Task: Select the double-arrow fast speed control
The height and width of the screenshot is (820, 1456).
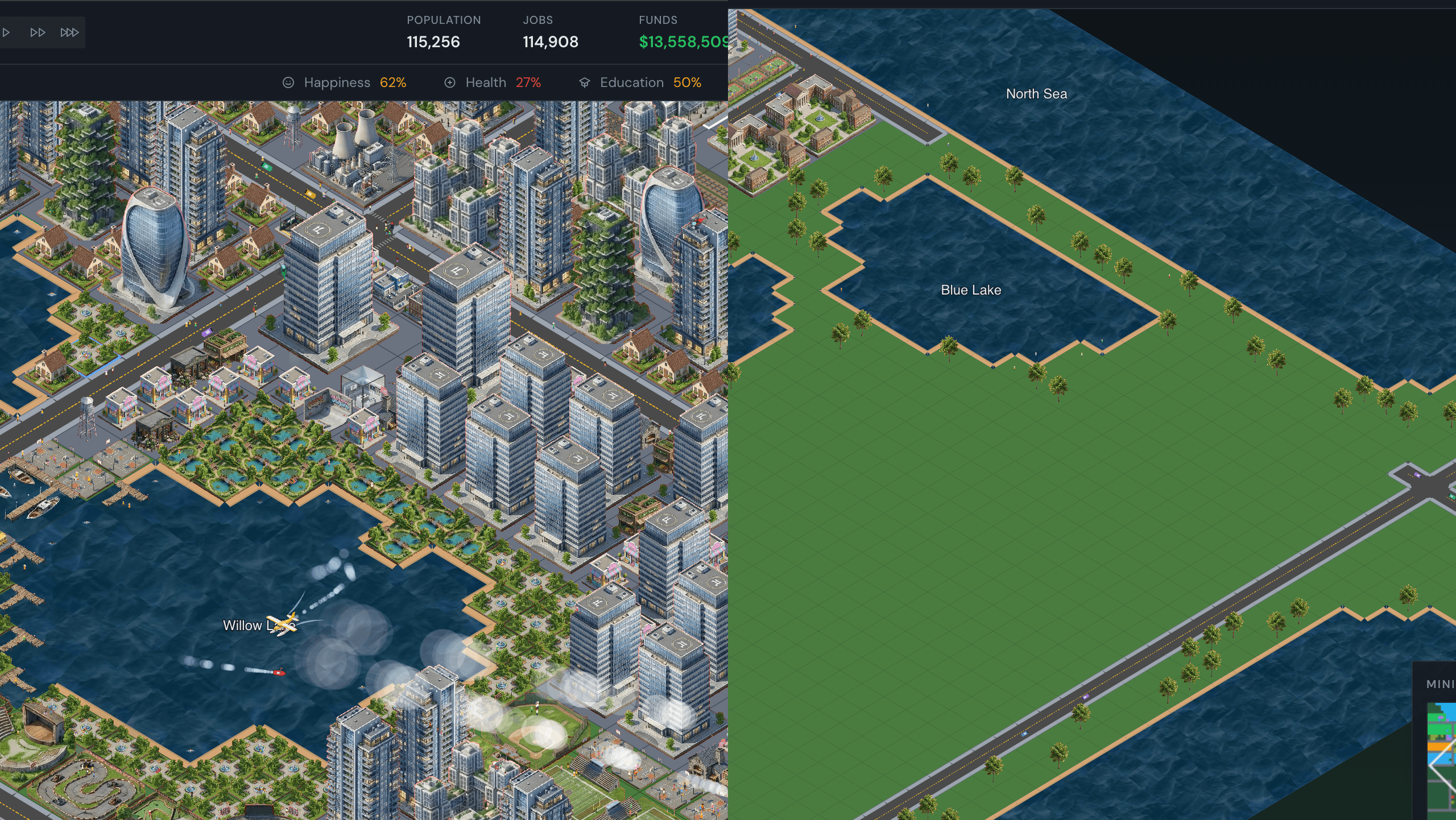Action: (x=38, y=32)
